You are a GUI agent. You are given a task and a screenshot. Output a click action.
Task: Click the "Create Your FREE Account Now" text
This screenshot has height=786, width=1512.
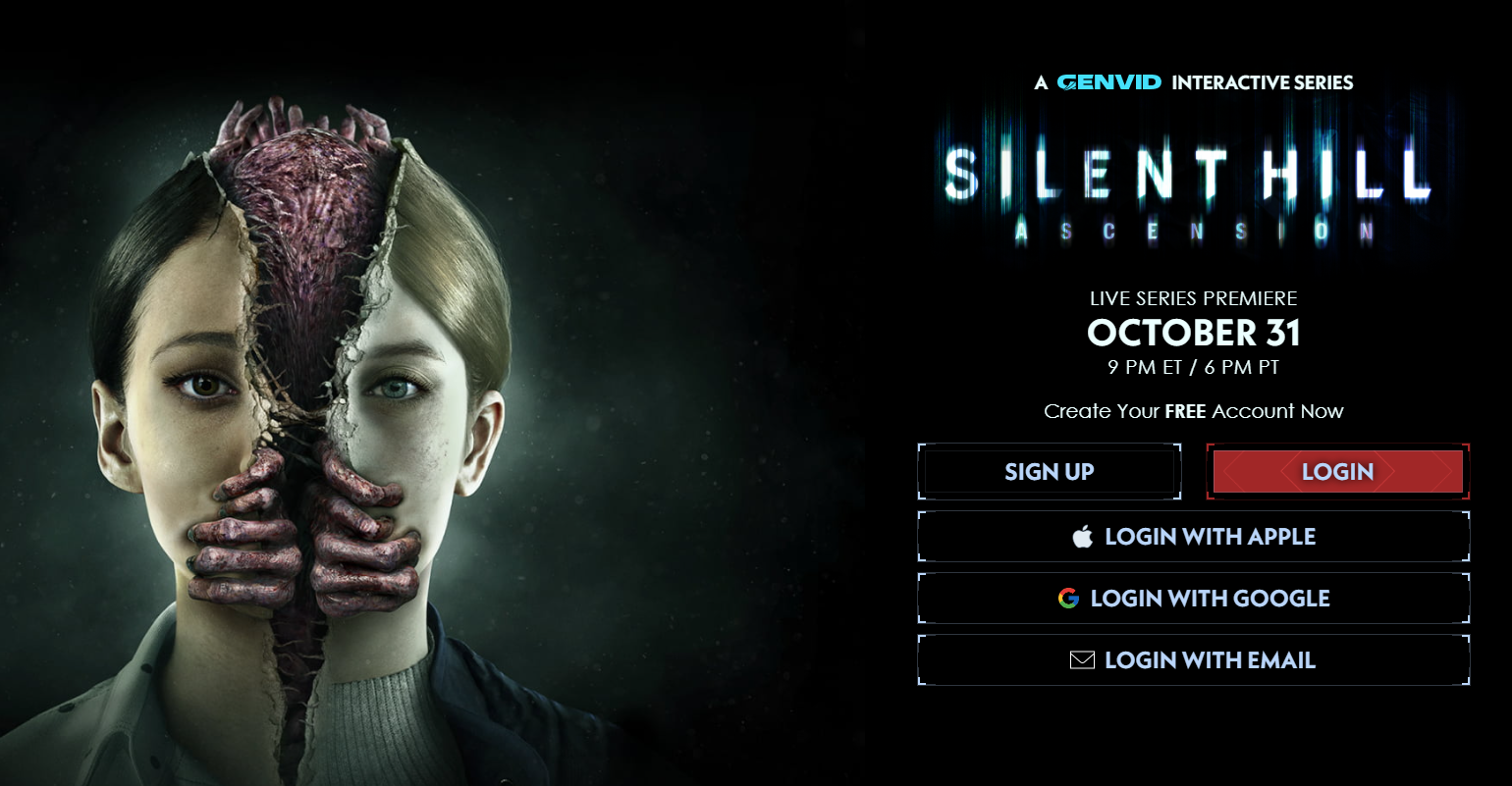click(x=1192, y=411)
